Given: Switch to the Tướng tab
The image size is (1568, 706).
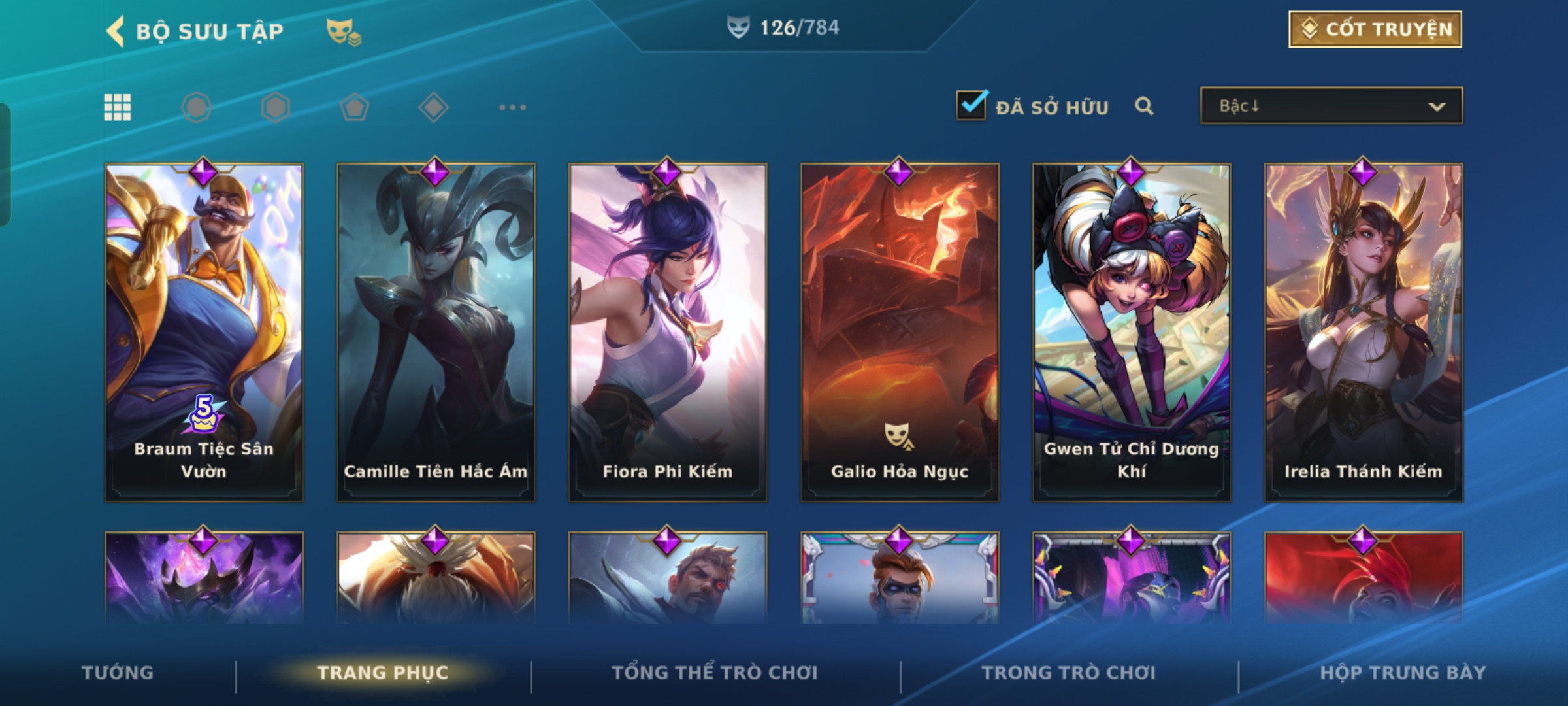Looking at the screenshot, I should [x=118, y=673].
